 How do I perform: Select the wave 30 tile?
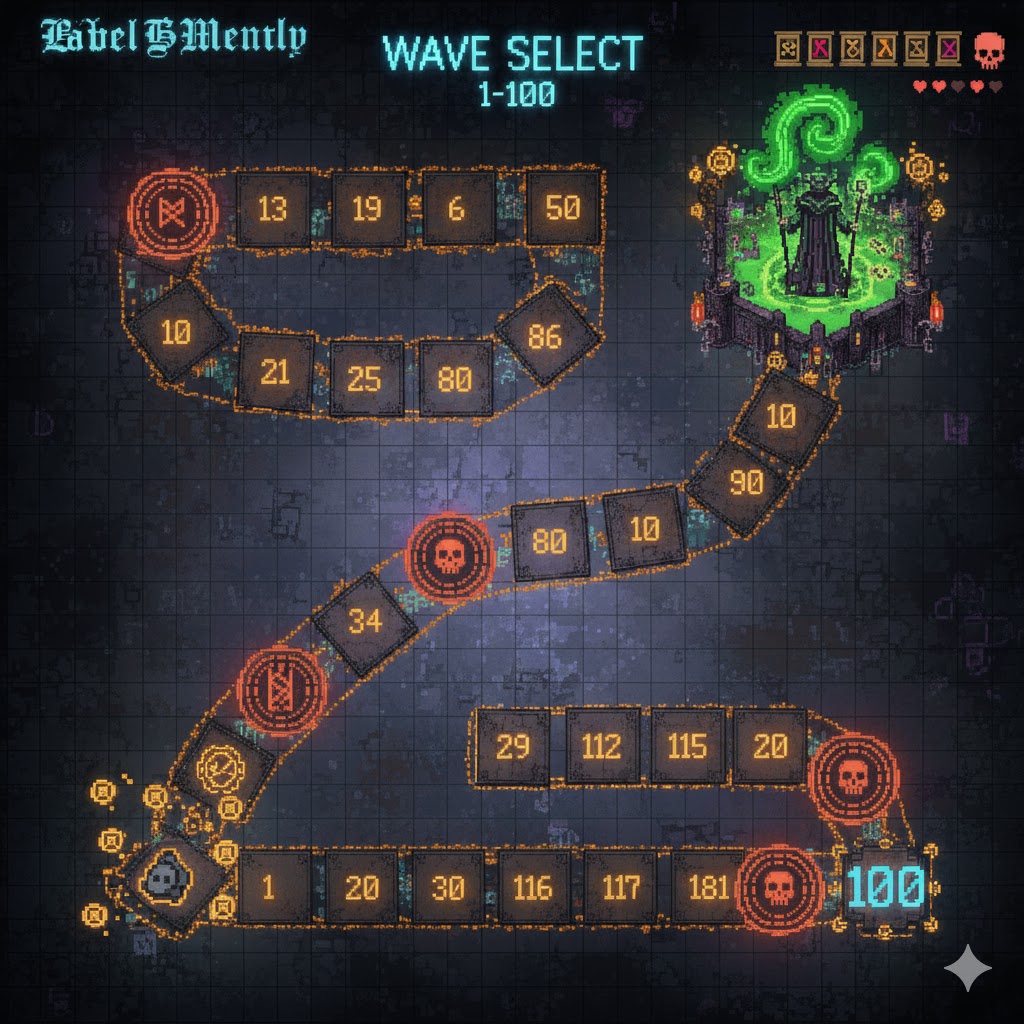(x=448, y=887)
